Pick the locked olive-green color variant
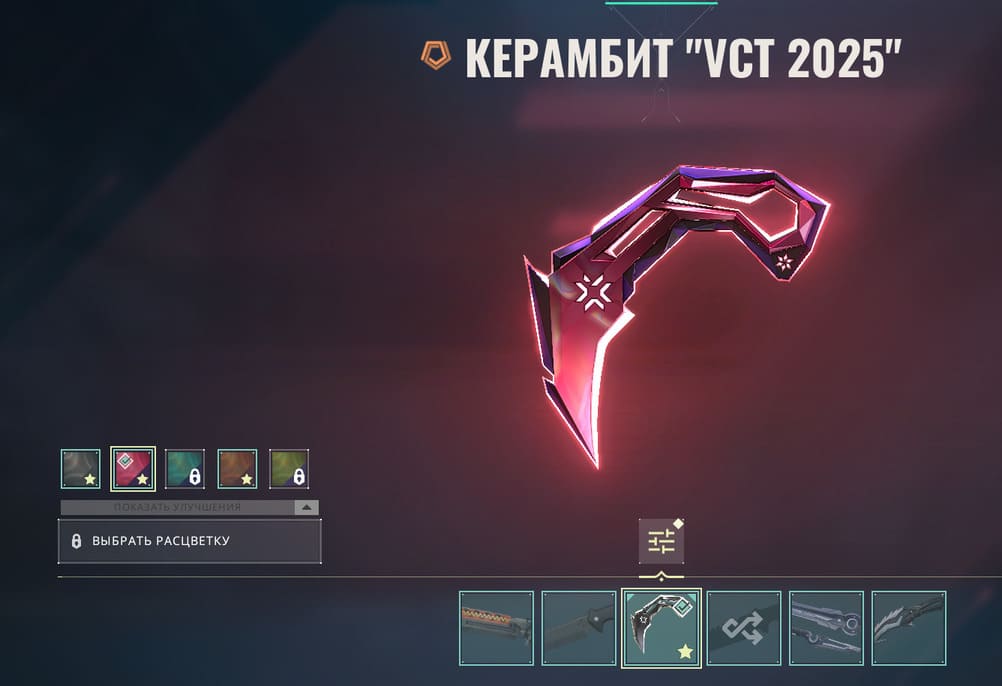 tap(289, 469)
